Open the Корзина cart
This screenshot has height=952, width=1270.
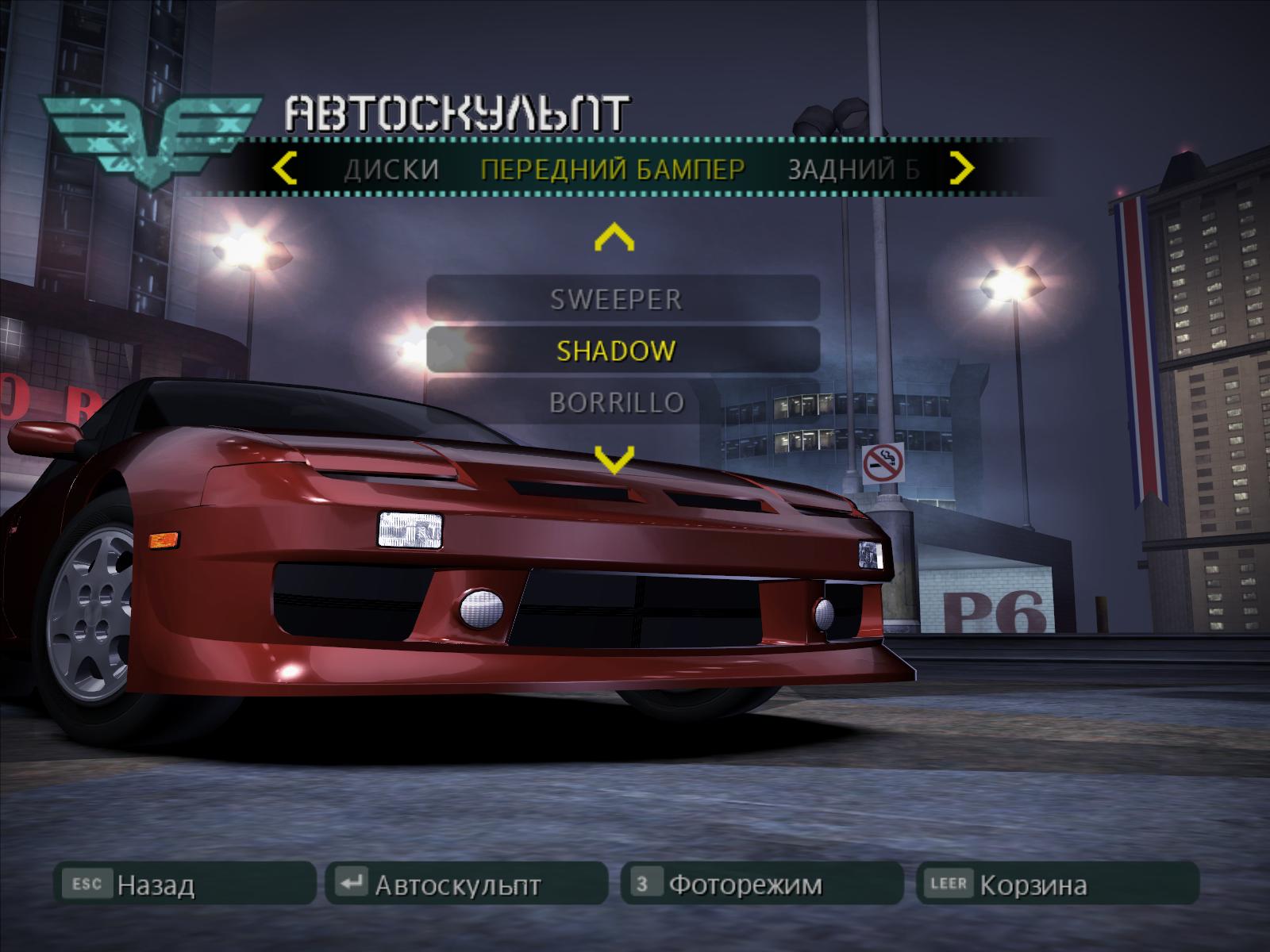1056,884
